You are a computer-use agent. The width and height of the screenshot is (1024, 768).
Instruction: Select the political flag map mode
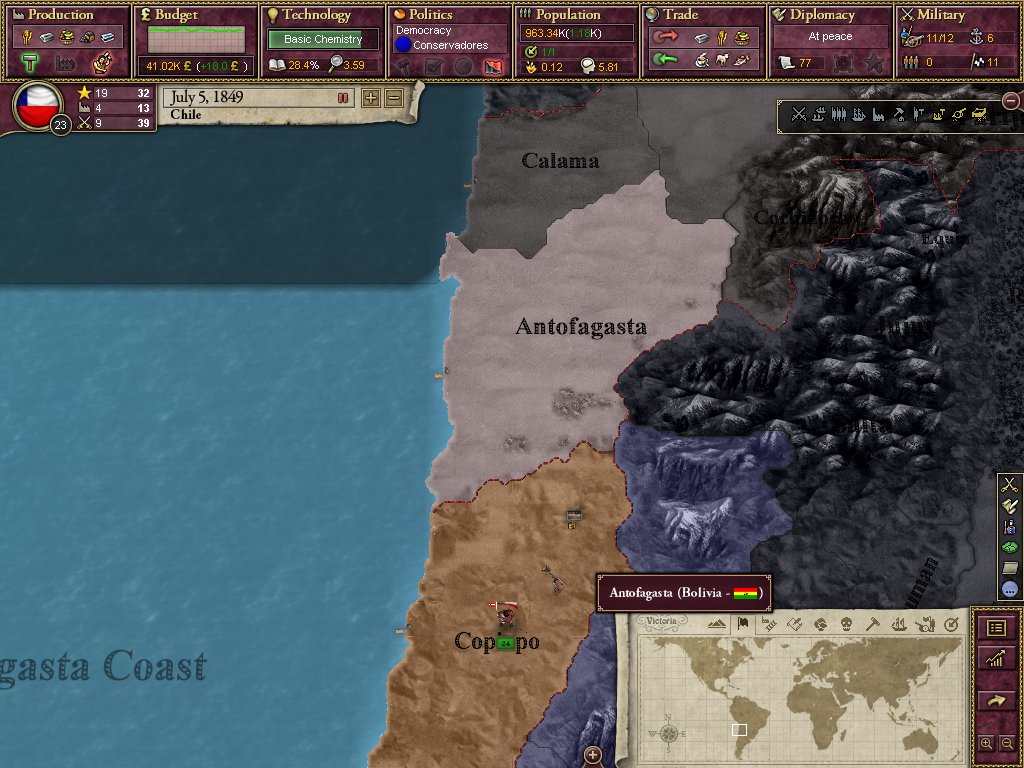point(742,624)
